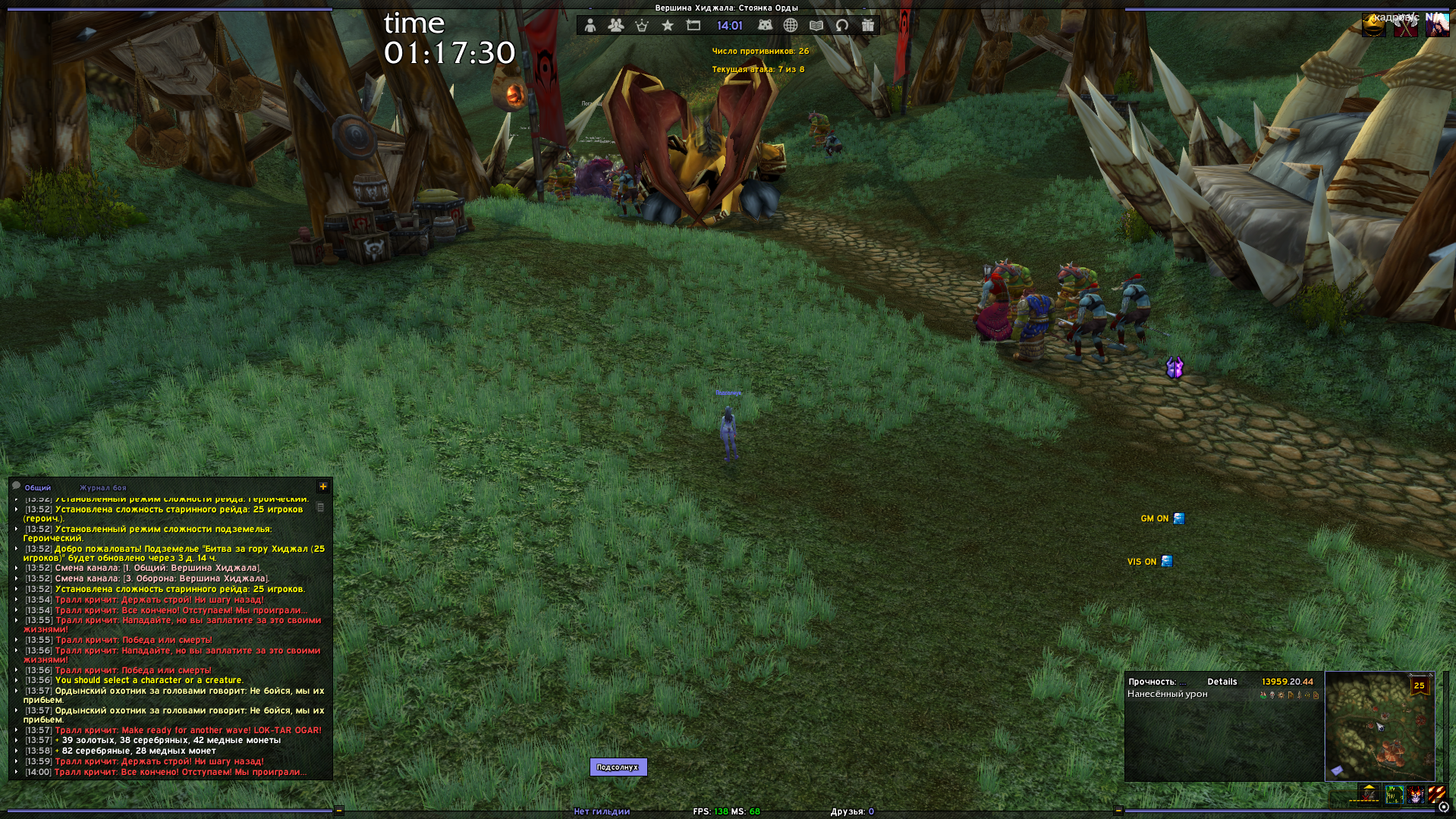Open the open-book journal icon

pos(816,26)
